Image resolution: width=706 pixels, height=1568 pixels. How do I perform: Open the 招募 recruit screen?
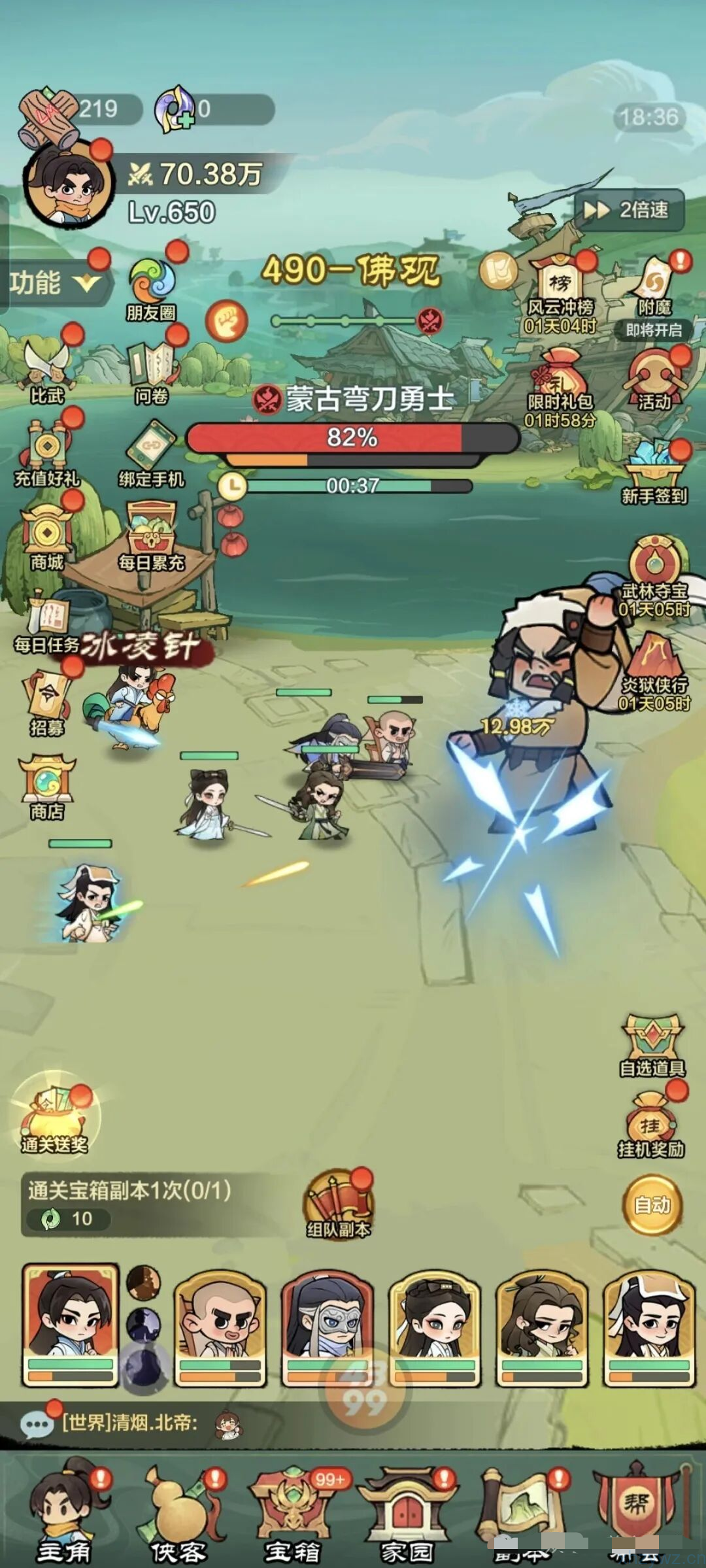47,704
